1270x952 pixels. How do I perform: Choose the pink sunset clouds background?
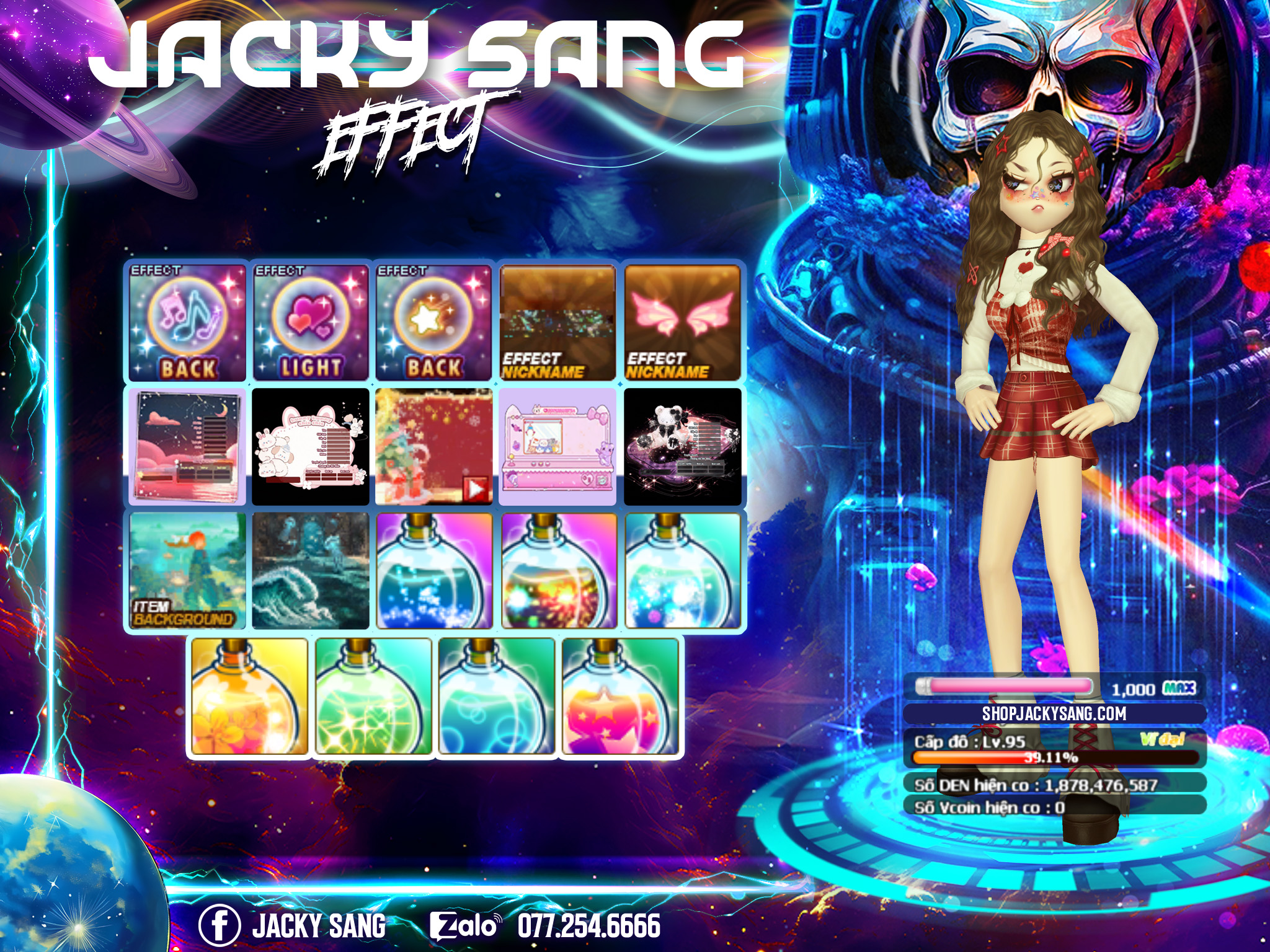187,446
